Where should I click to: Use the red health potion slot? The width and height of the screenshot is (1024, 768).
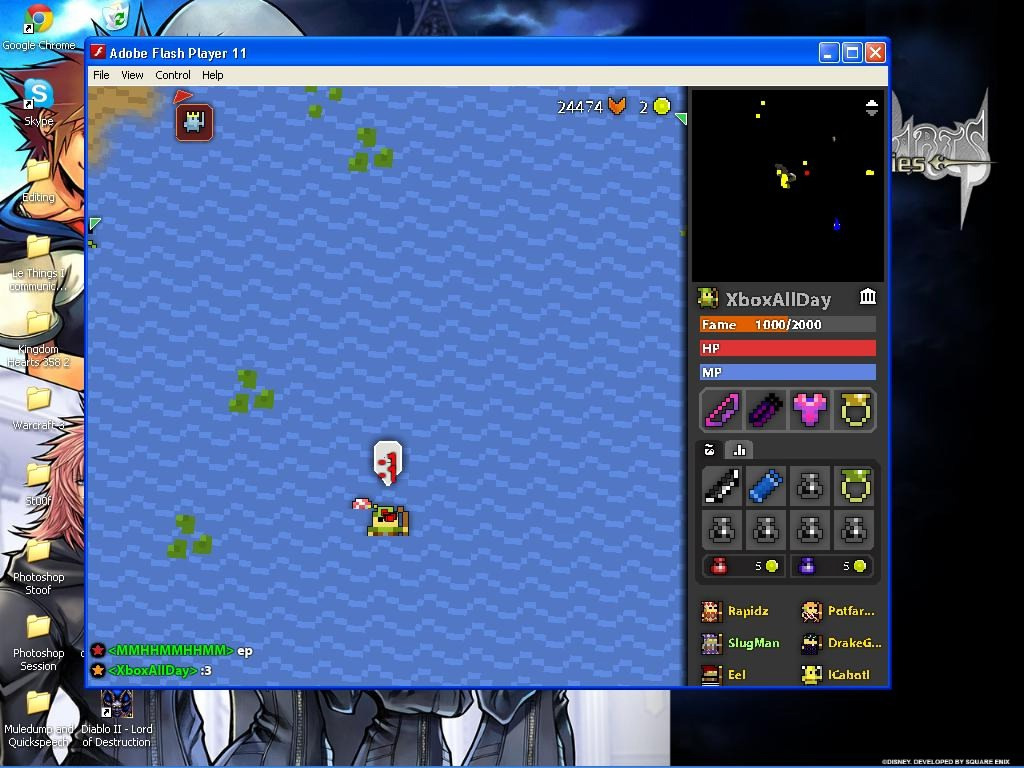click(x=742, y=566)
